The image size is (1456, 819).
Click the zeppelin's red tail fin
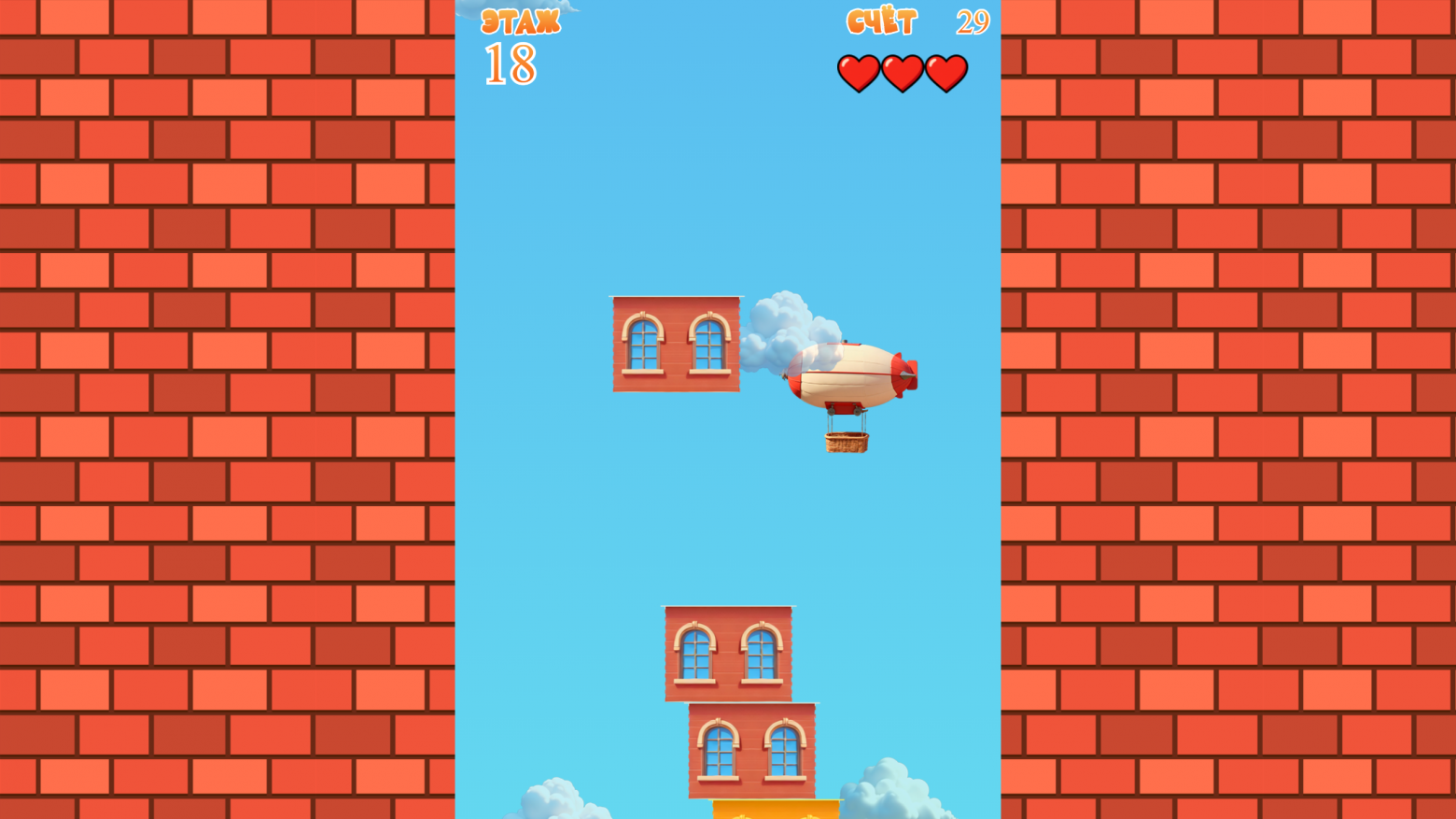pyautogui.click(x=903, y=372)
